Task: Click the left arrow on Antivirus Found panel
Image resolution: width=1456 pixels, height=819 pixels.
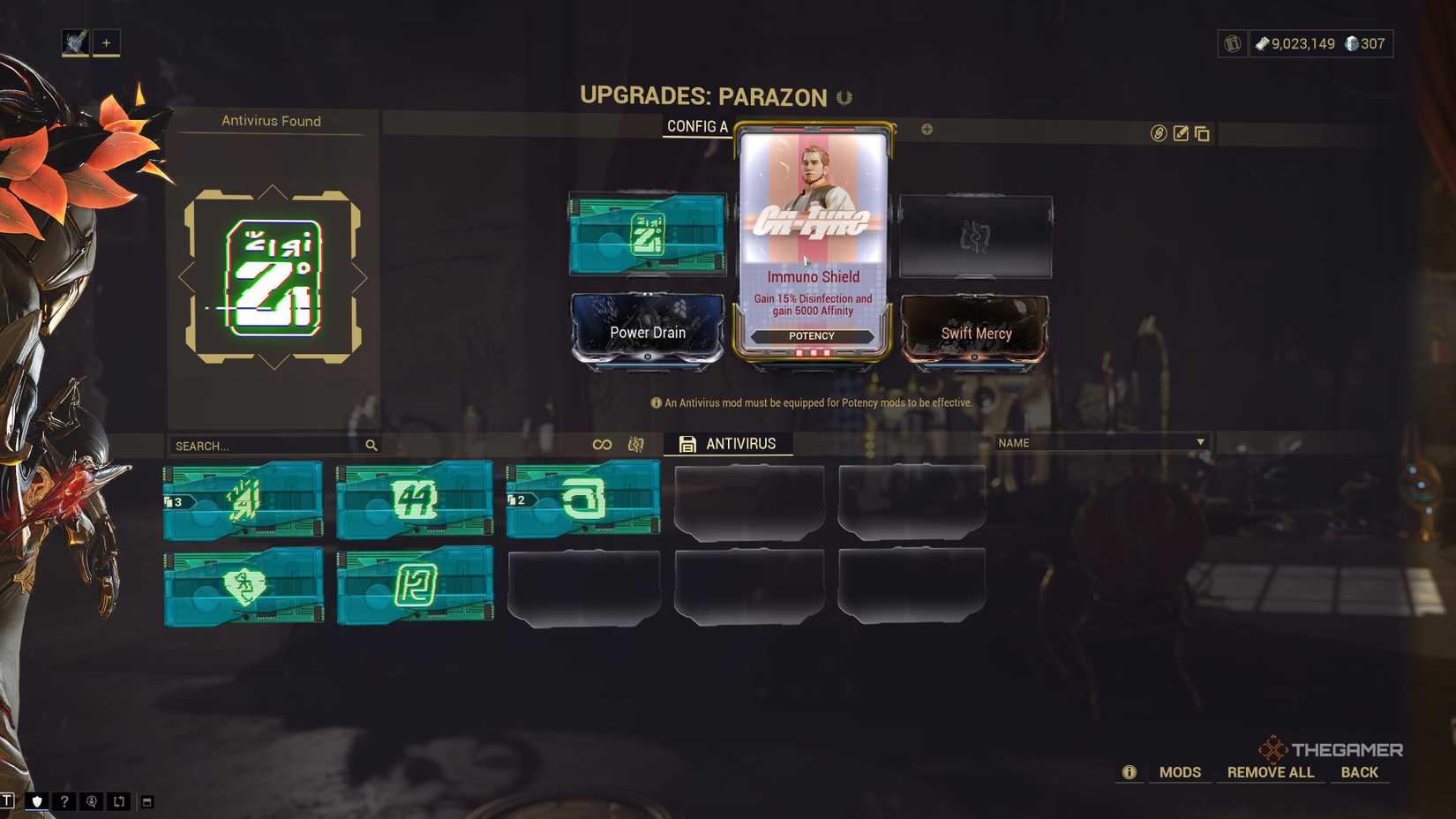Action: pos(185,276)
